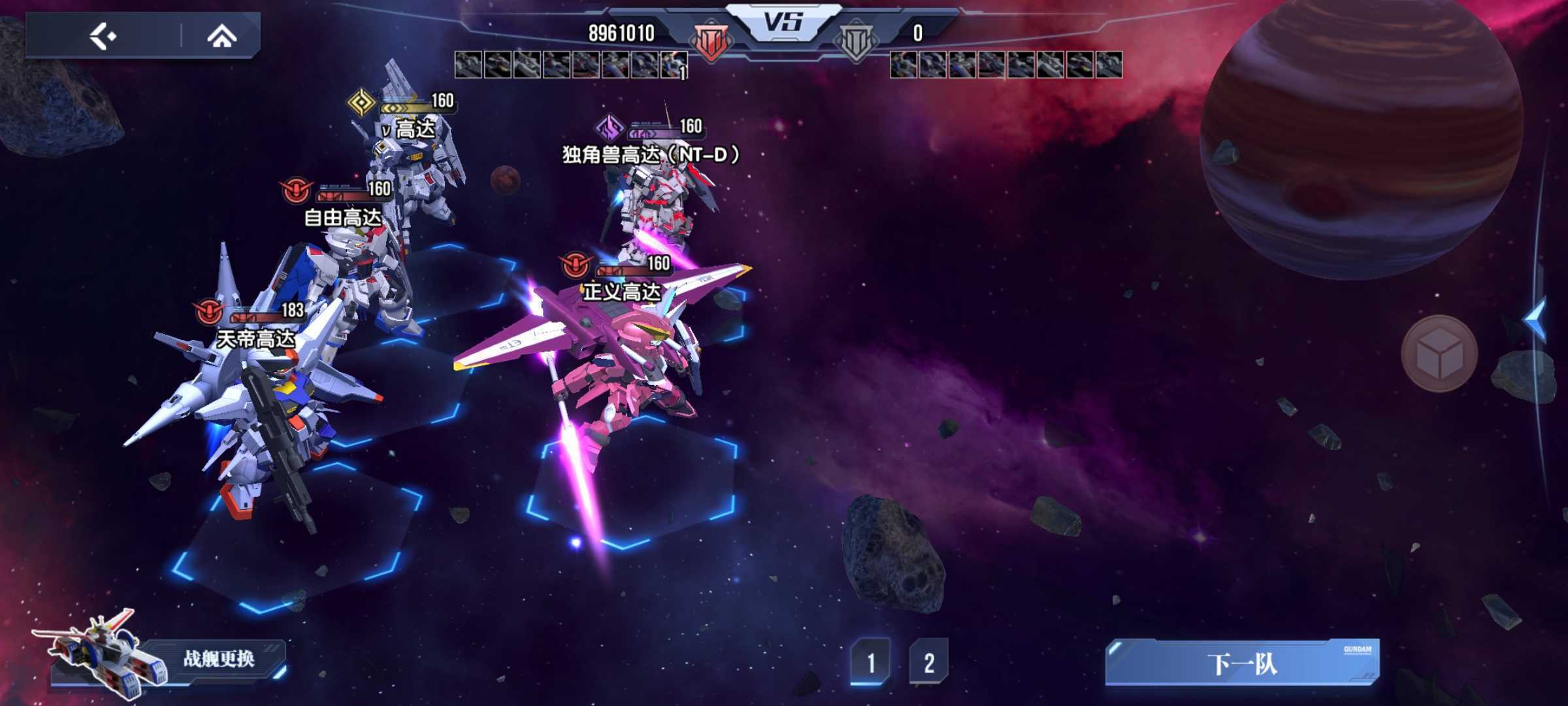
Task: Proceed with the 下一队 next team button
Action: click(x=1241, y=663)
